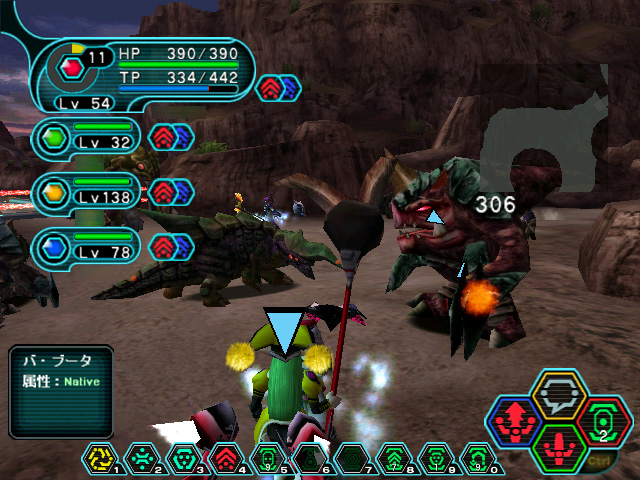Cast the red chevron technique in slot 4
The width and height of the screenshot is (640, 480).
(226, 458)
